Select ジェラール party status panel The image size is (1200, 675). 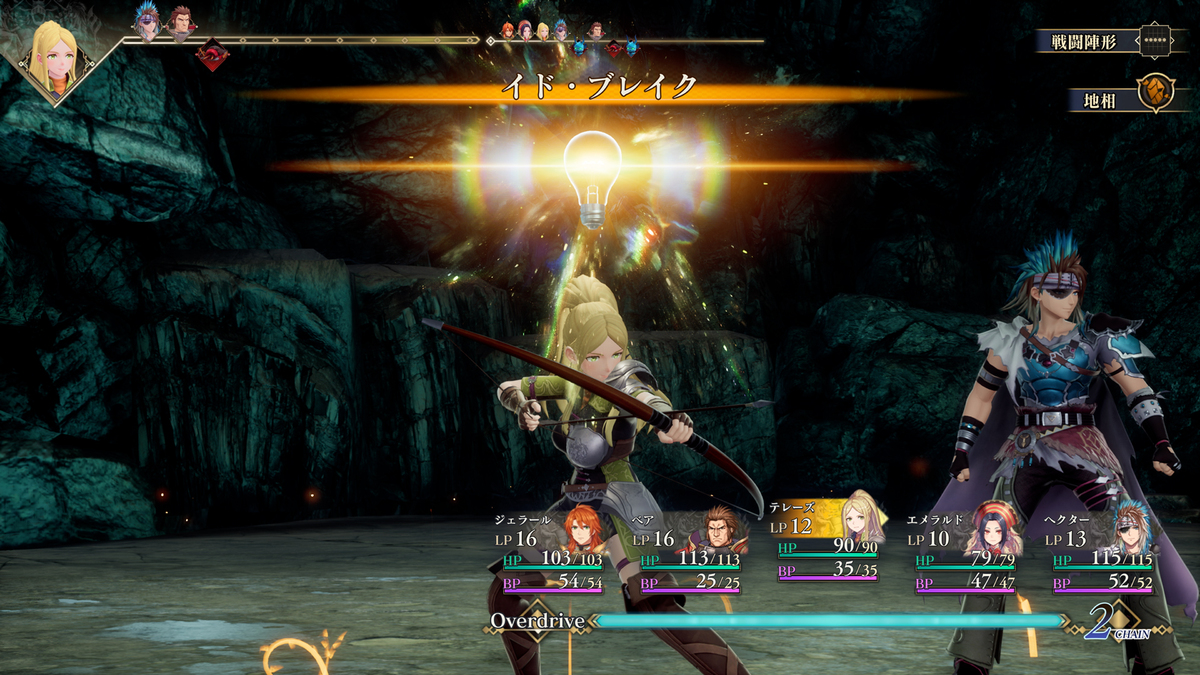coord(549,553)
